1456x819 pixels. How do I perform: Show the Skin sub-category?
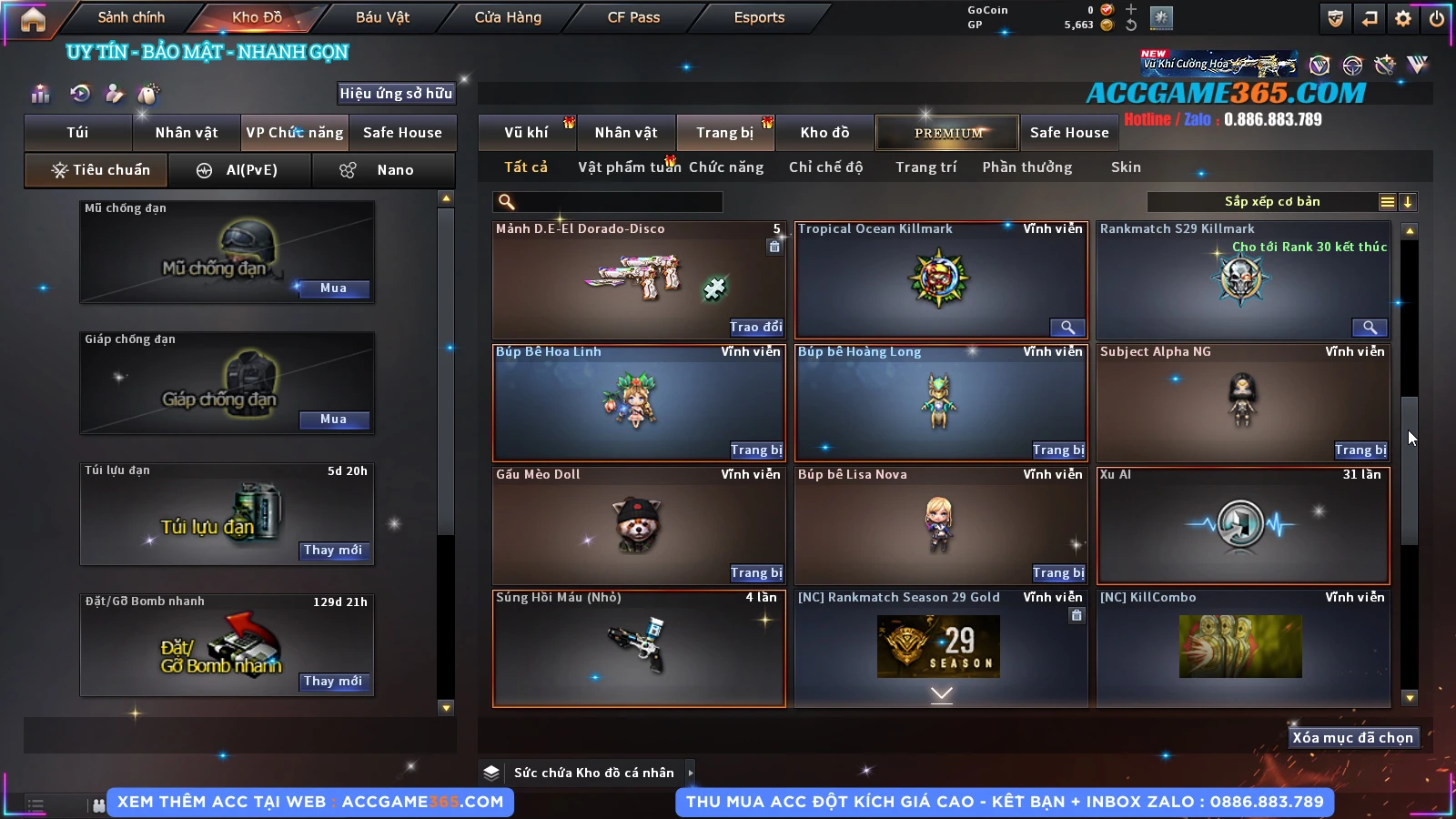coord(1126,167)
